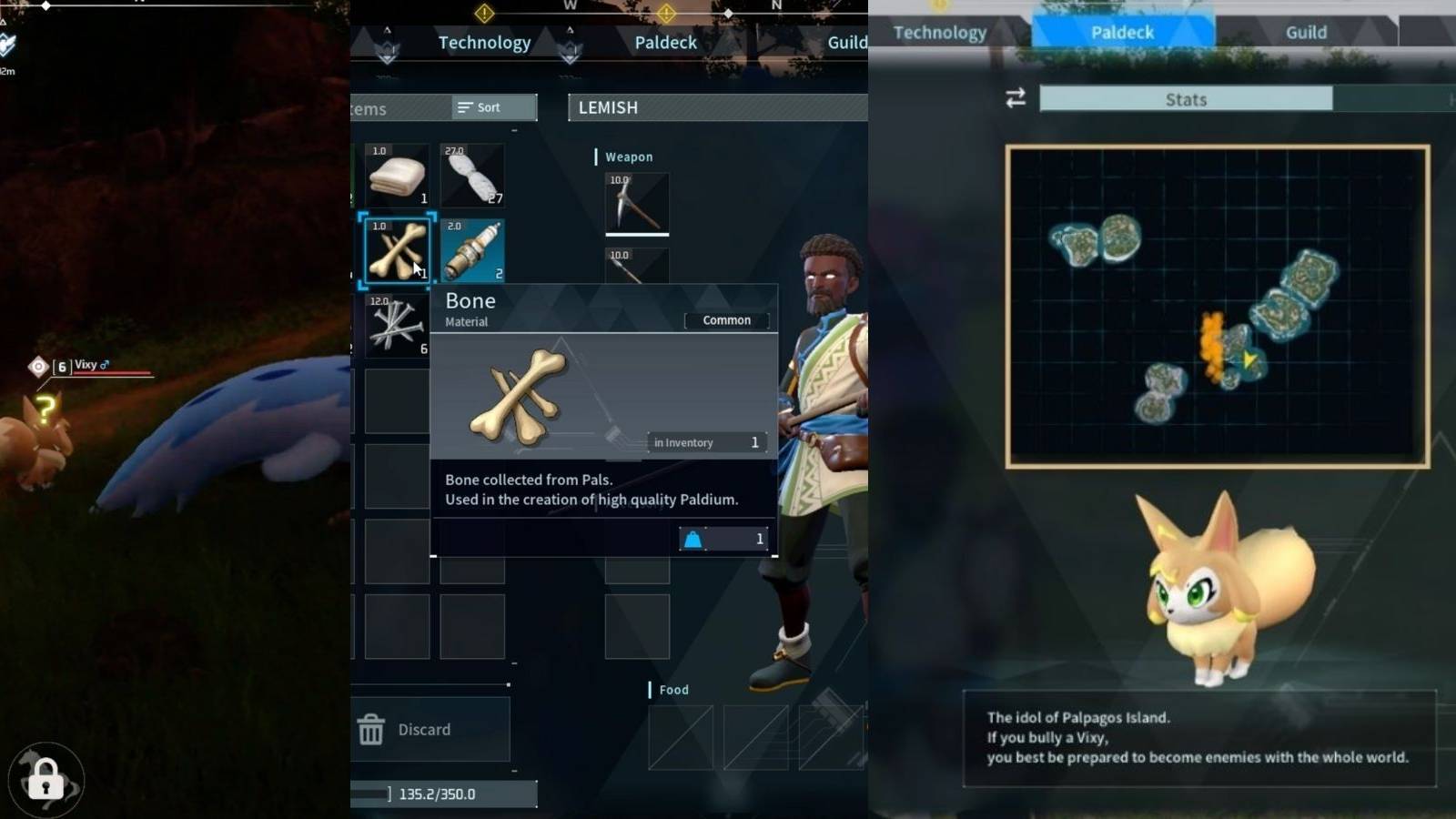Select the pickaxe in the Weapon slot
Image resolution: width=1456 pixels, height=819 pixels.
pos(636,202)
